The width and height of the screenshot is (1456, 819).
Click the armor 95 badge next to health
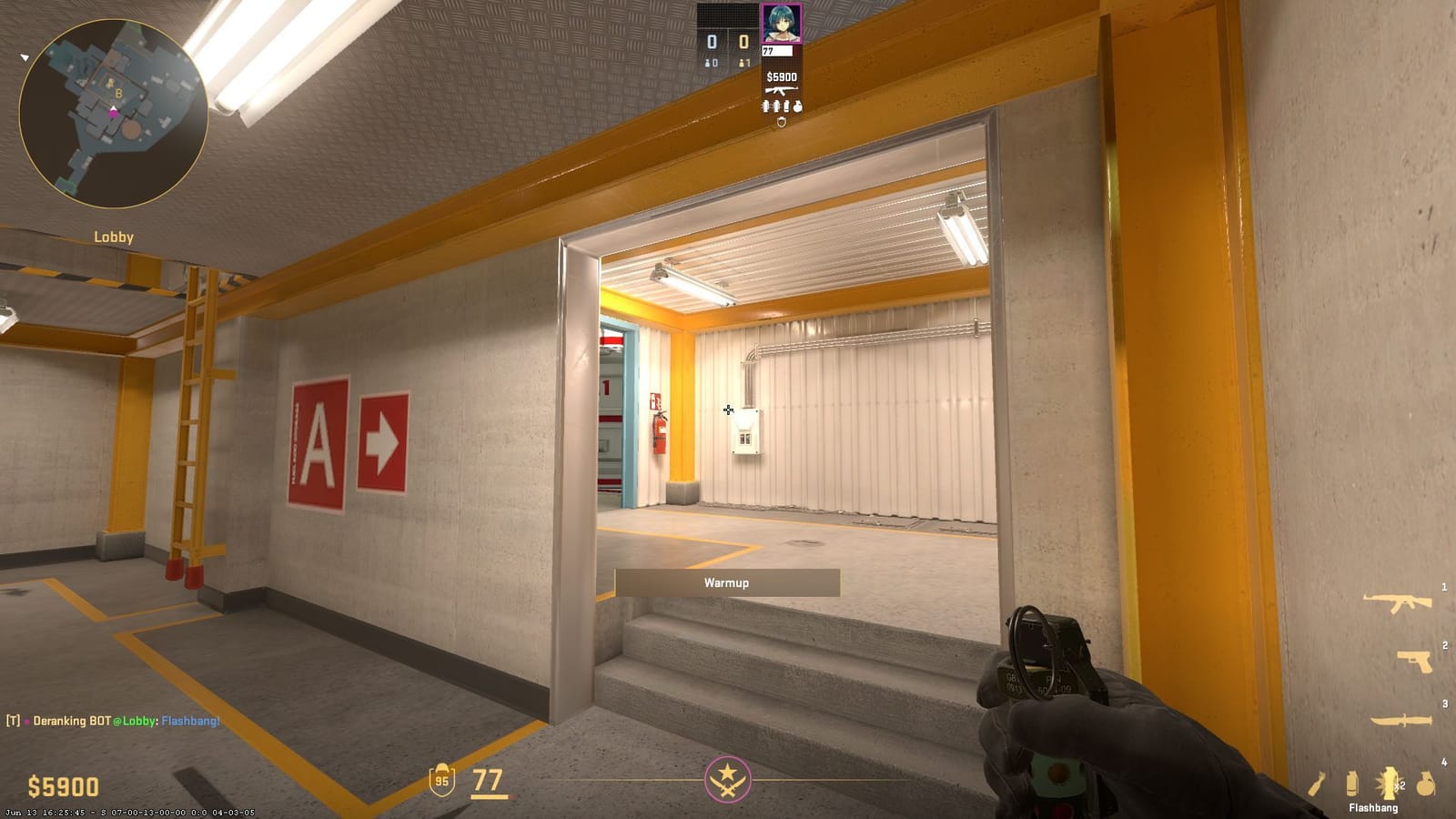click(x=442, y=781)
